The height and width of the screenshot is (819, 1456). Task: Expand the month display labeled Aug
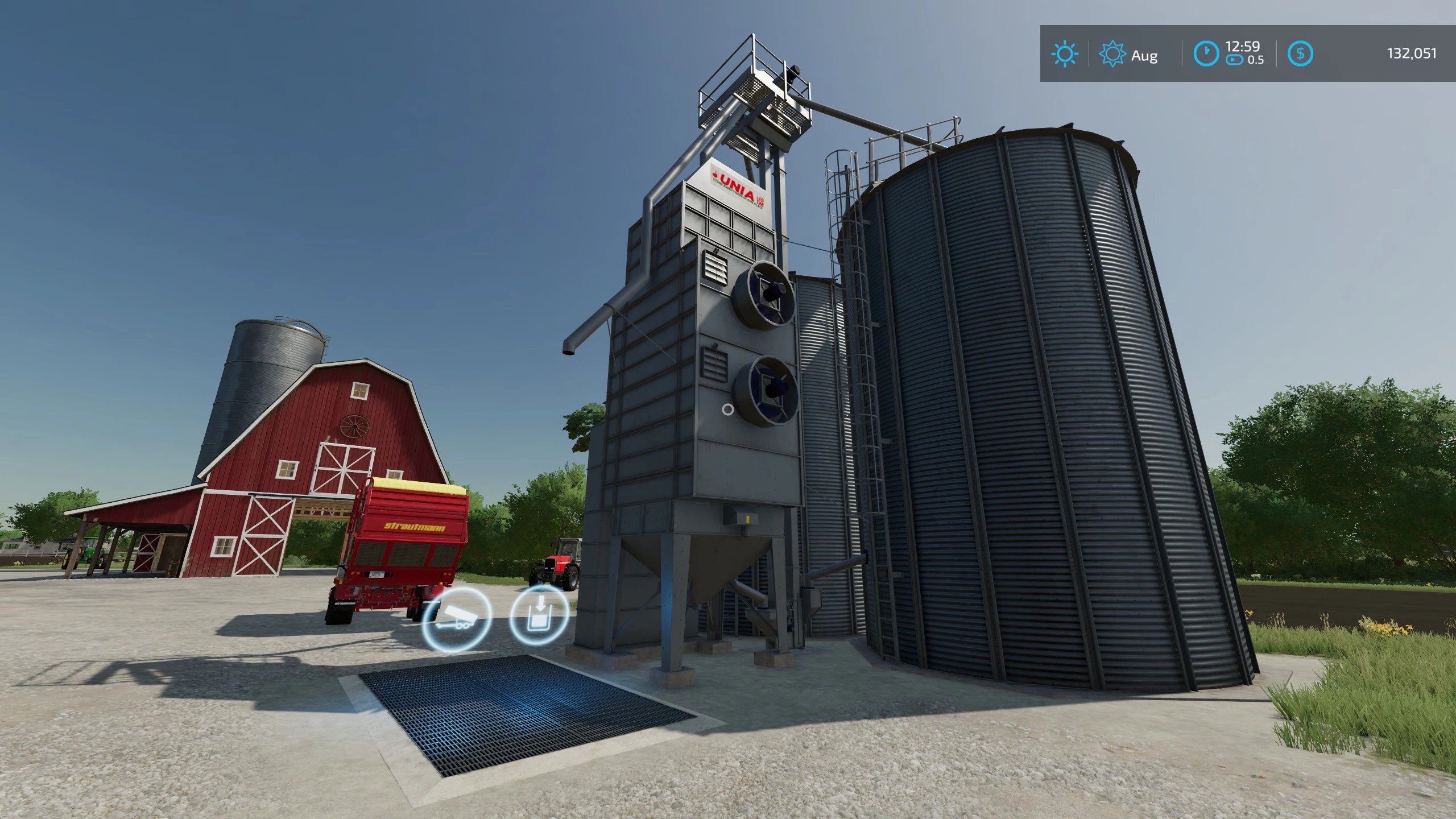pos(1143,56)
